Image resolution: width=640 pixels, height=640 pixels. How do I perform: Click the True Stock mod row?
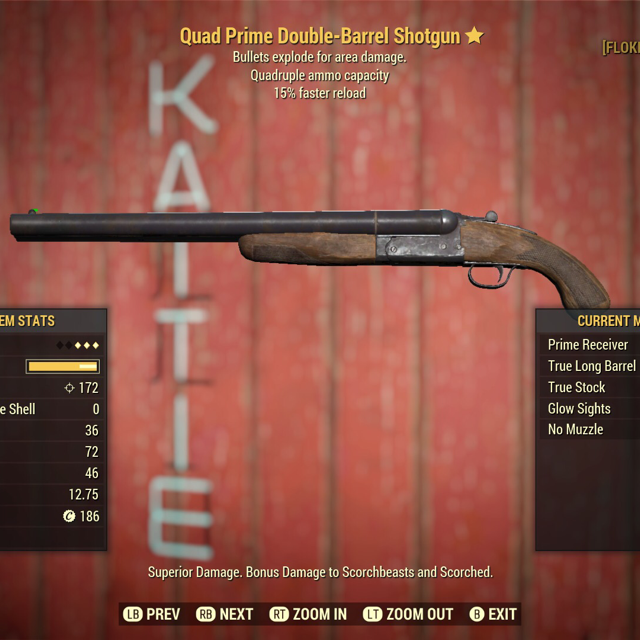point(578,387)
